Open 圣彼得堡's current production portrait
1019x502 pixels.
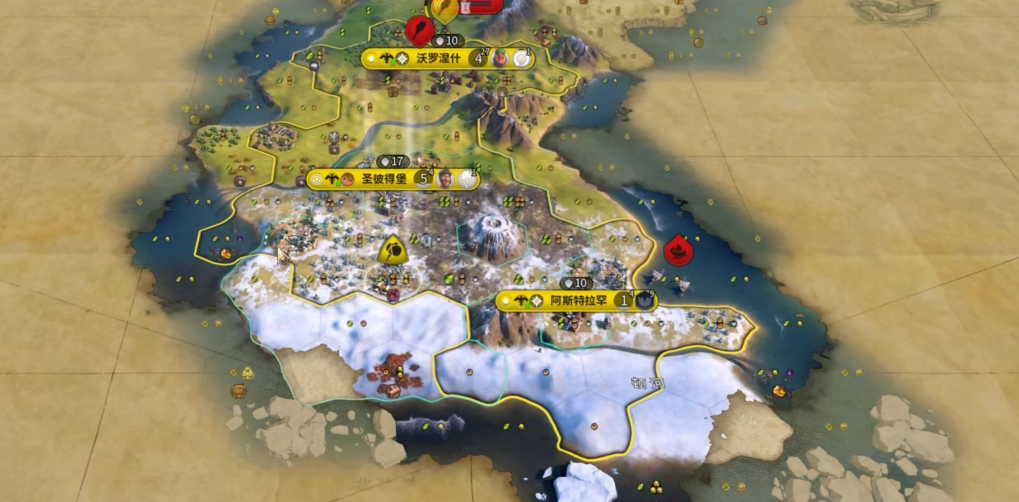446,179
